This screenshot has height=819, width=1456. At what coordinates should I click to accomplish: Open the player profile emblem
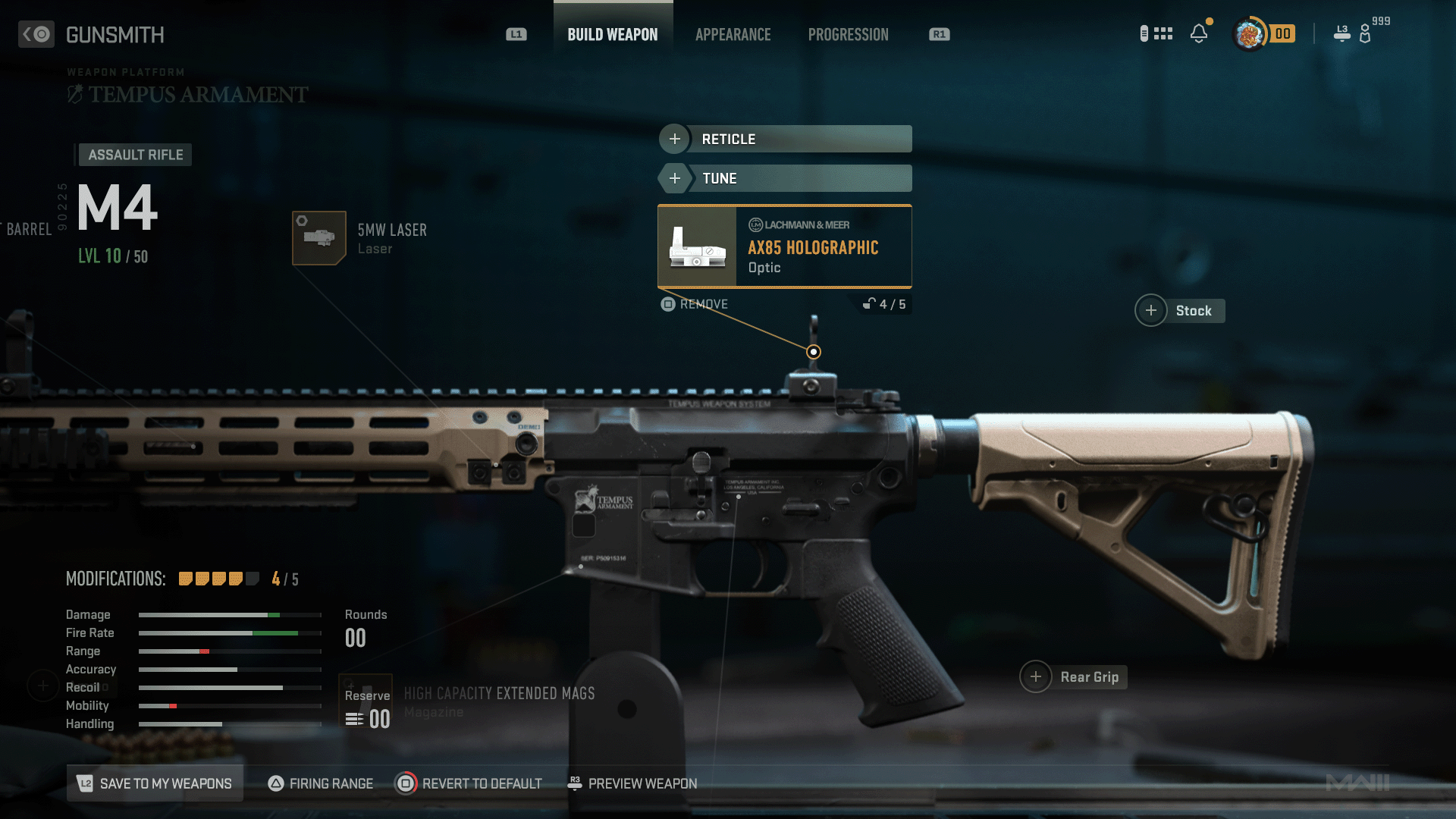tap(1249, 33)
